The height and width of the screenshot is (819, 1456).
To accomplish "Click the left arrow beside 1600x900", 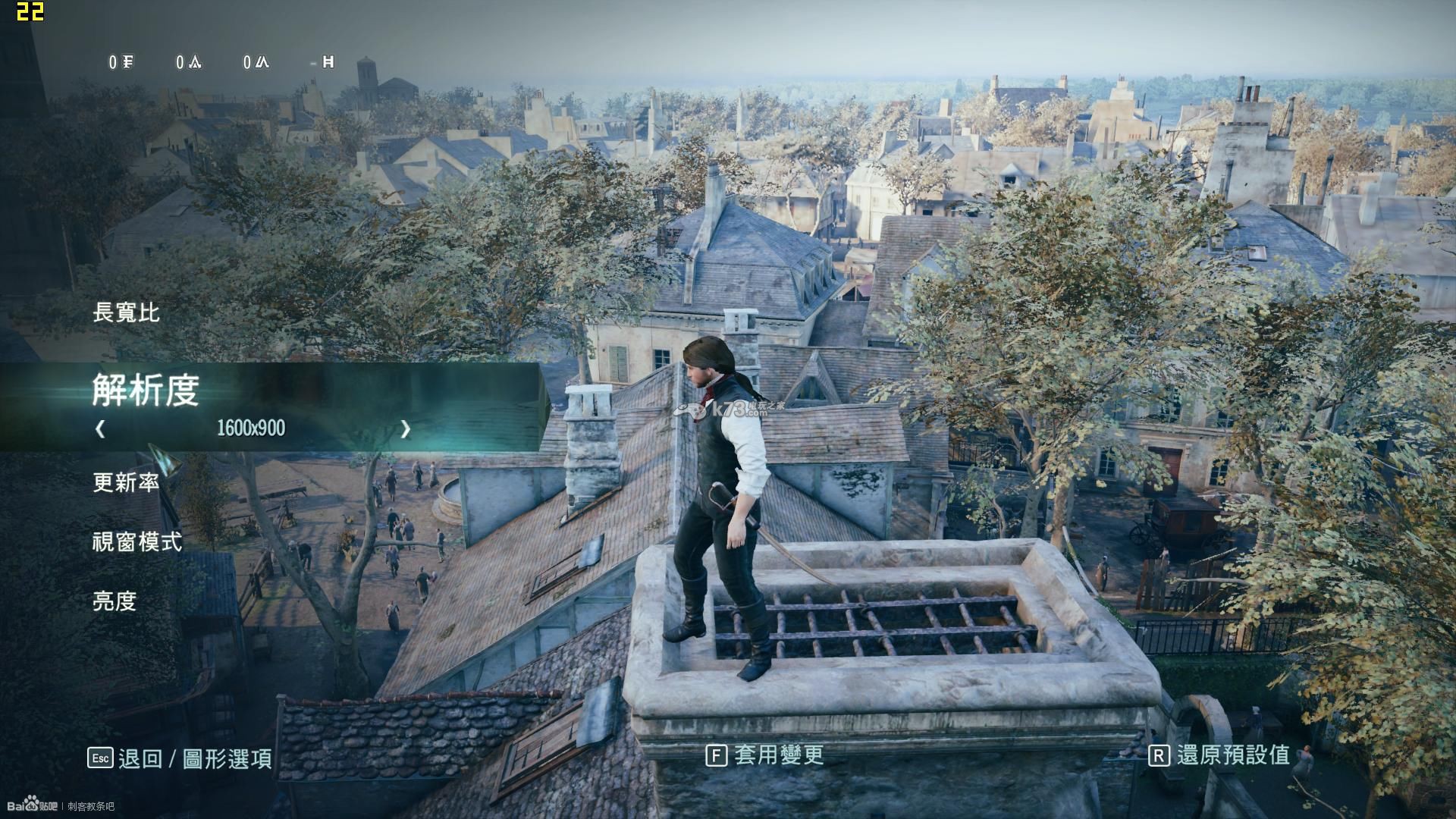I will pos(100,428).
